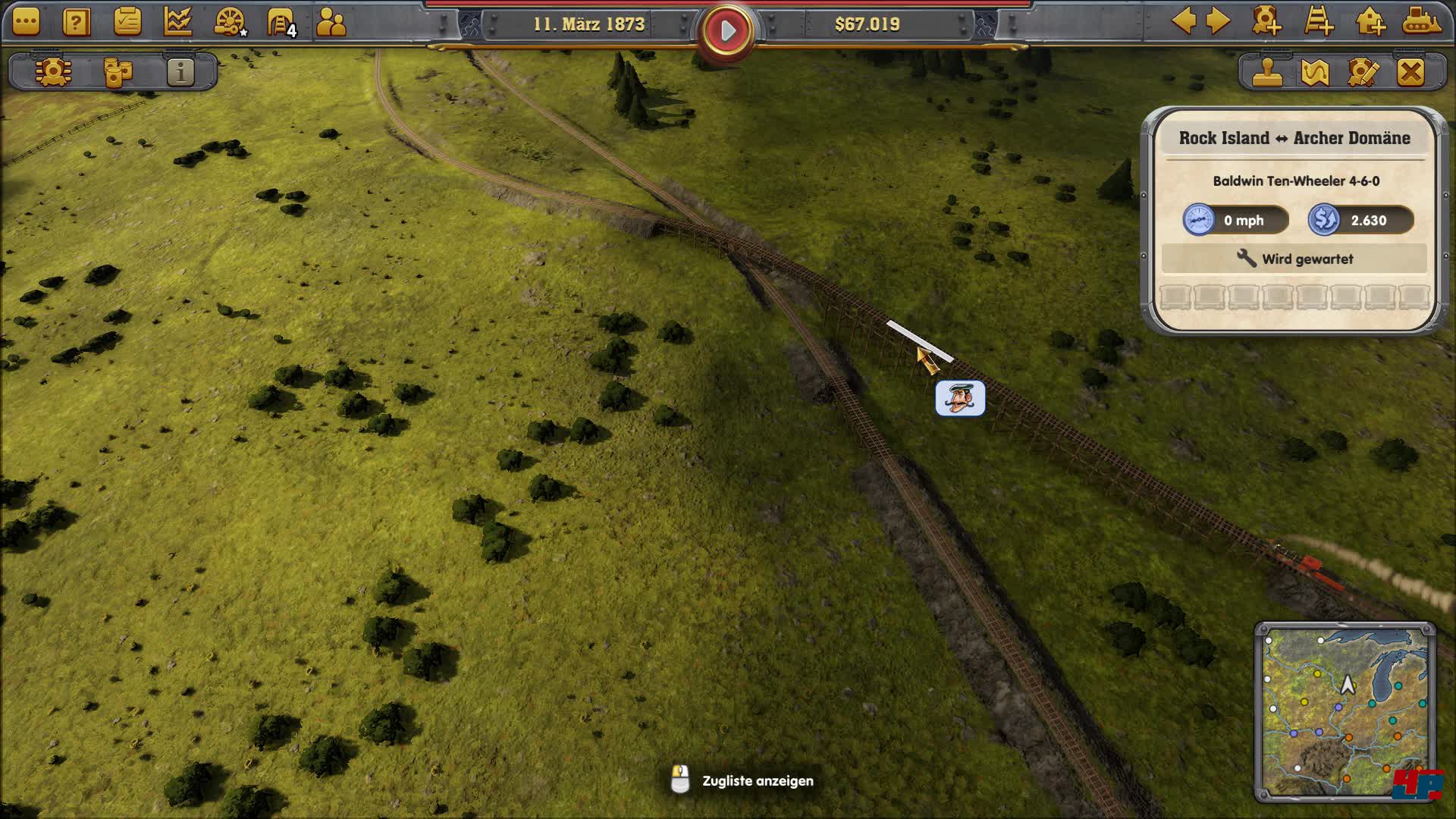Open the personnel management panel

pos(329,21)
